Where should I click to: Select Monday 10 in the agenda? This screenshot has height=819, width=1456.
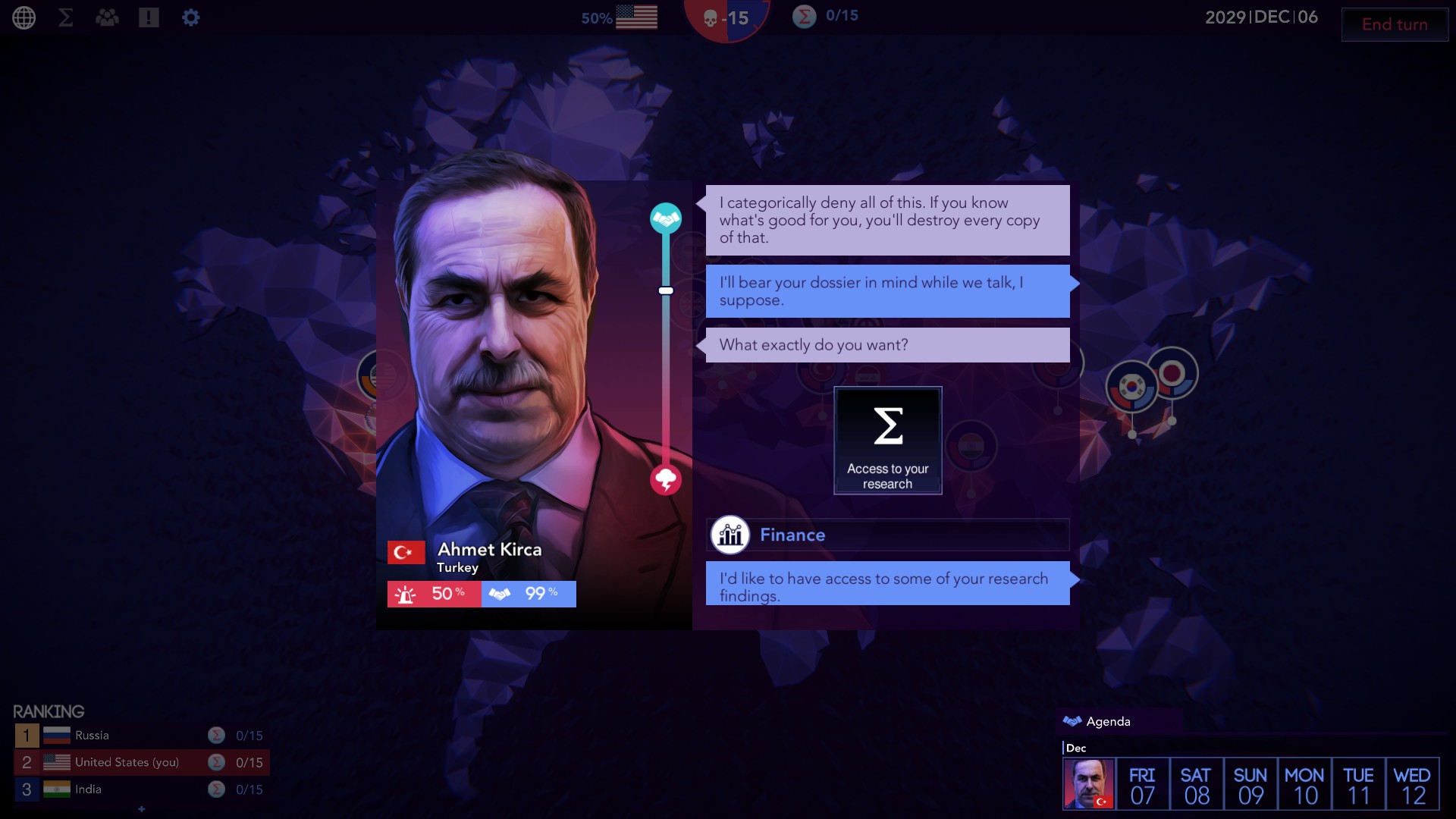(x=1304, y=784)
